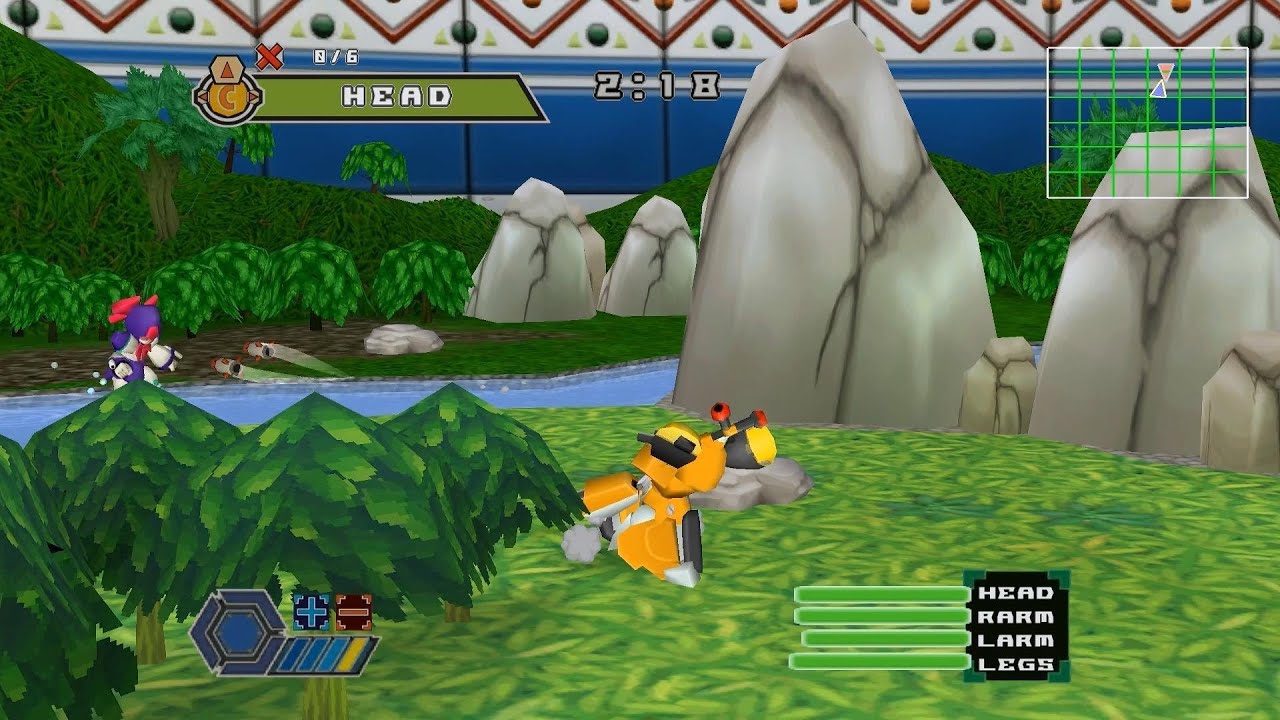Select the gold G medal emblem
Viewport: 1280px width, 720px height.
pyautogui.click(x=229, y=97)
